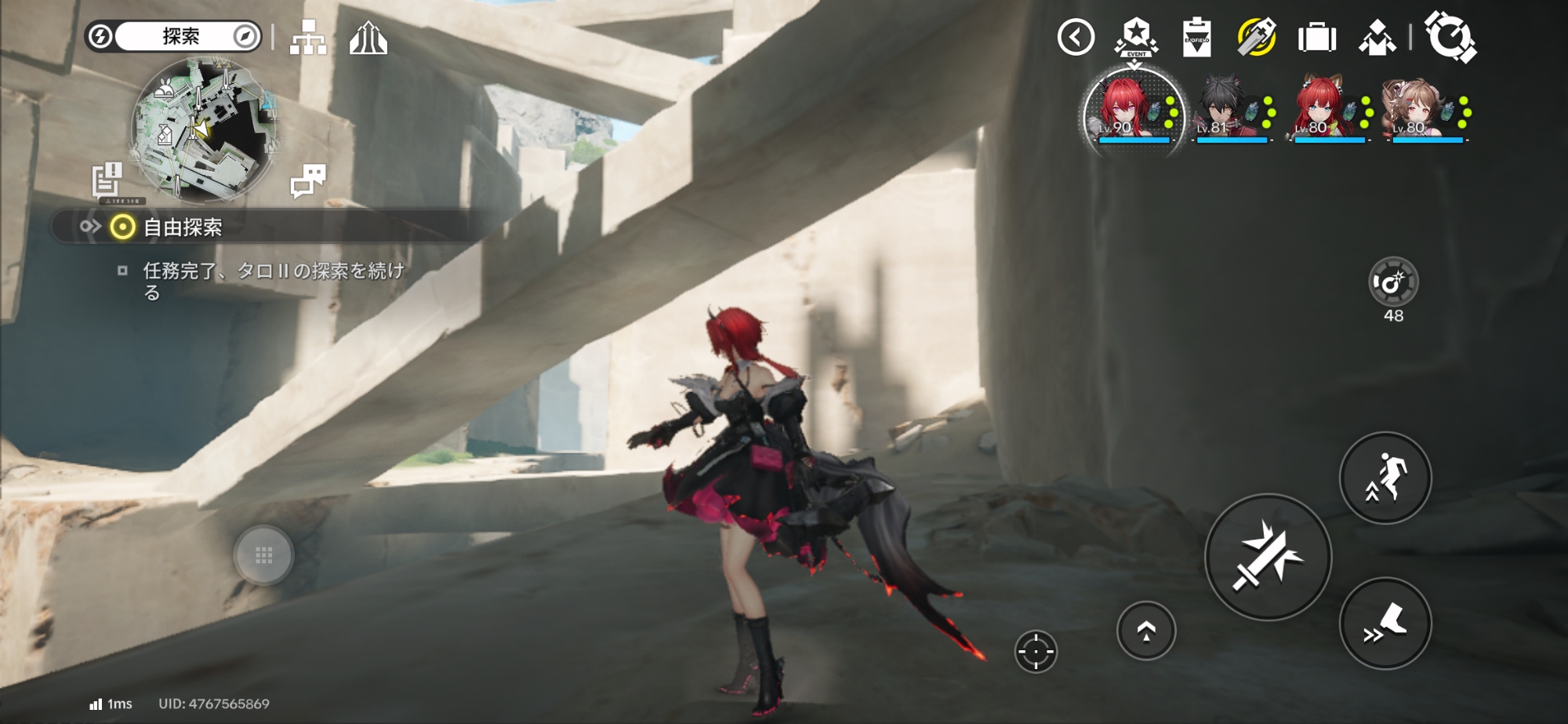Tap the sword attack button
Viewport: 1568px width, 724px height.
click(1267, 557)
